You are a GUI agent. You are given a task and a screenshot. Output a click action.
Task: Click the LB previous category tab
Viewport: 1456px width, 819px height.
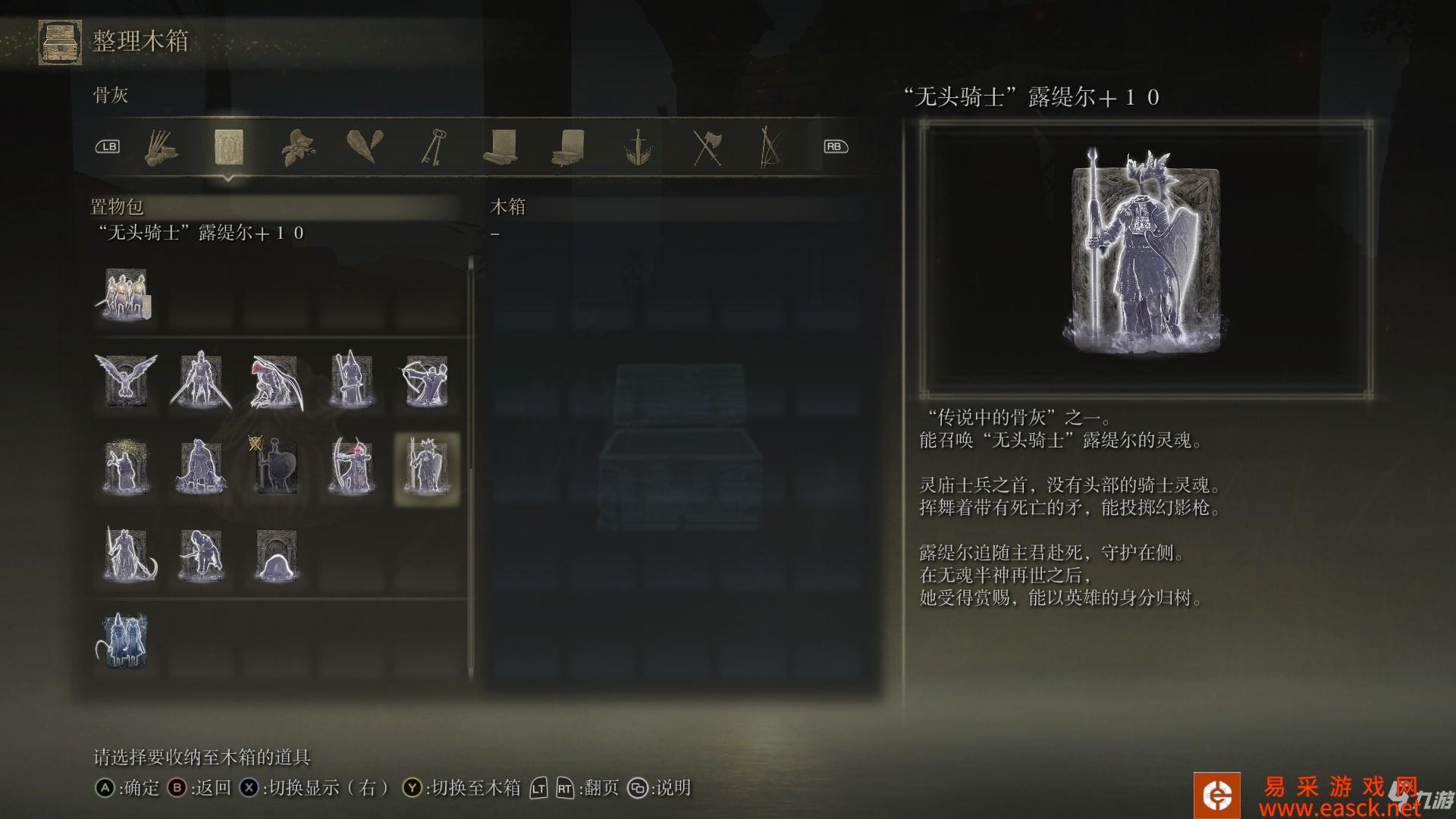click(x=108, y=146)
